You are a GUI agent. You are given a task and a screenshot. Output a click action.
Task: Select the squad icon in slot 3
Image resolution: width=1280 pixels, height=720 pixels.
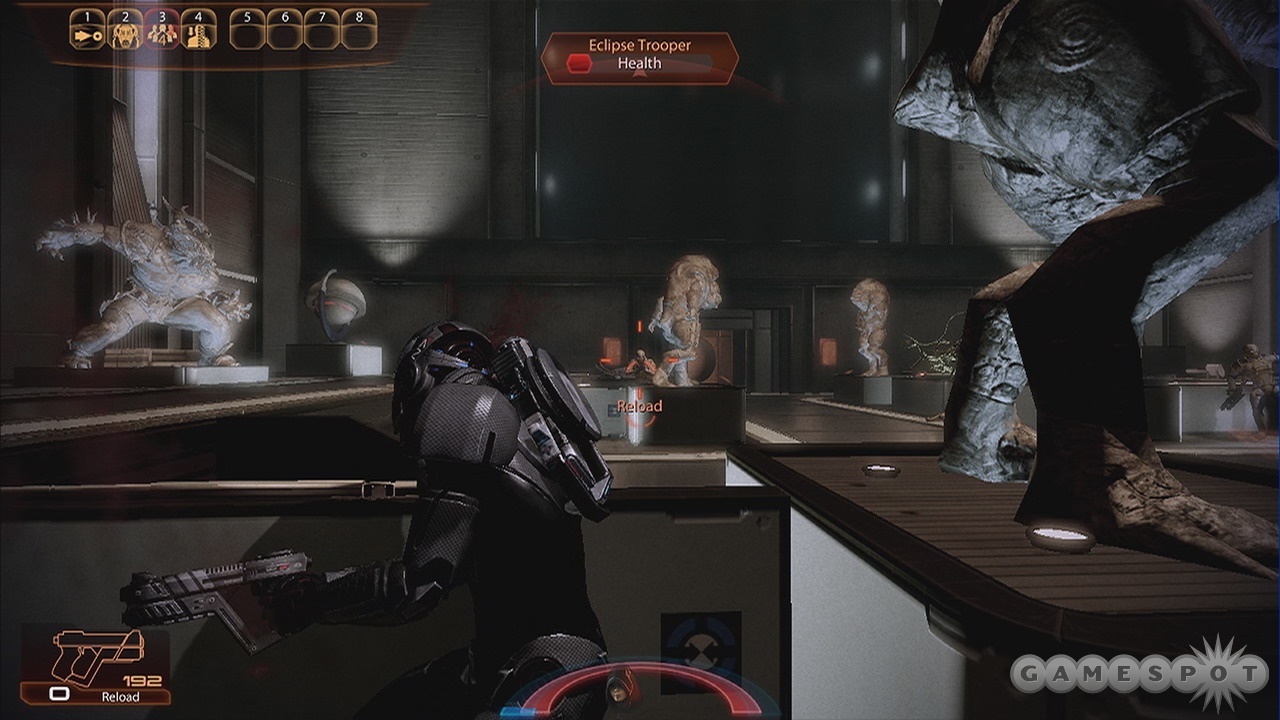(162, 34)
